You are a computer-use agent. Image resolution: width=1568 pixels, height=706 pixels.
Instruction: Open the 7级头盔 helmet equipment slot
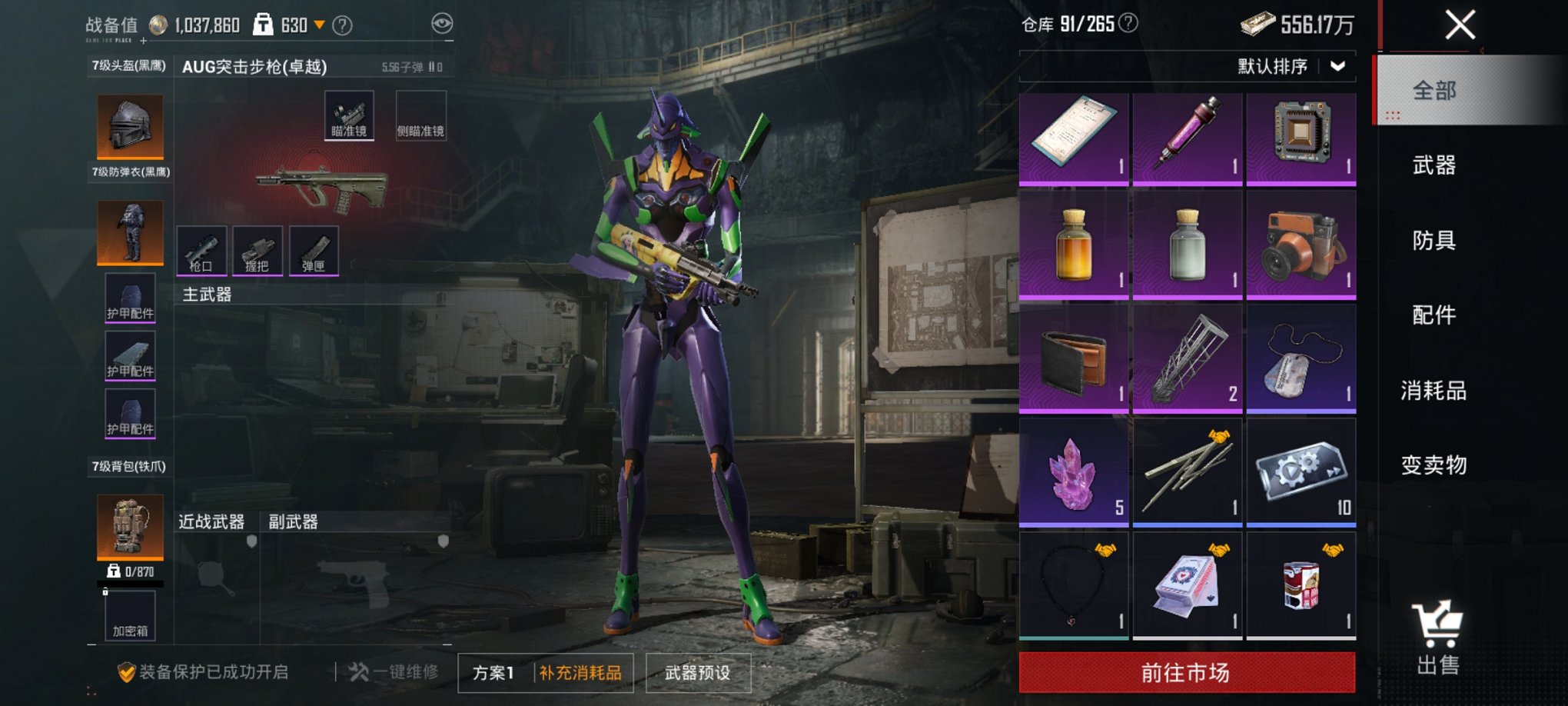pyautogui.click(x=130, y=125)
